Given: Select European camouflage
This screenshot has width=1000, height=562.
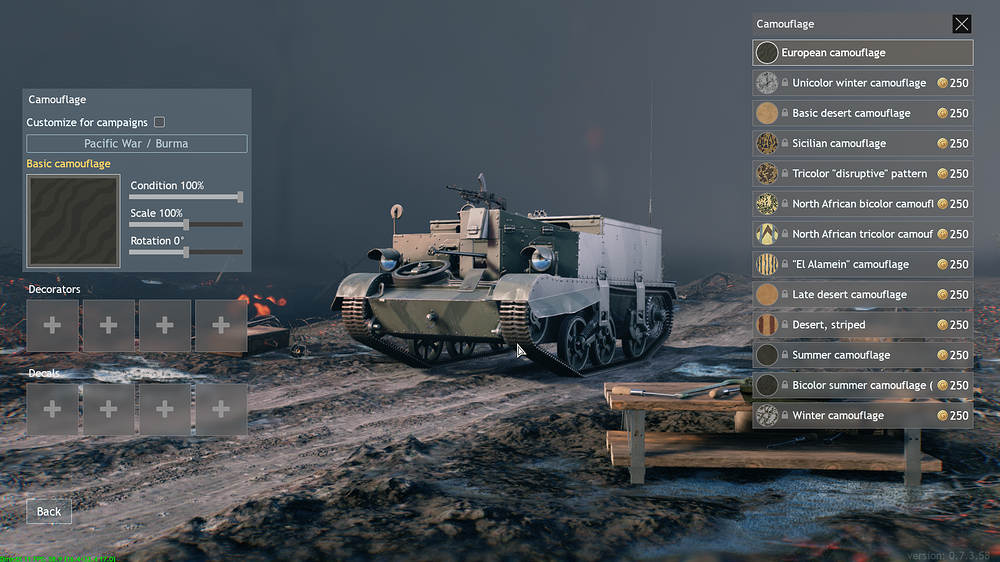Looking at the screenshot, I should [862, 53].
